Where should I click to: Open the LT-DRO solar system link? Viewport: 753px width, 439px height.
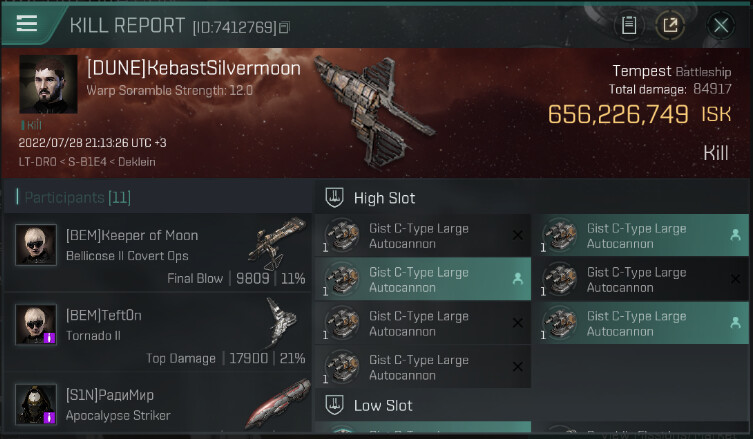click(x=37, y=162)
